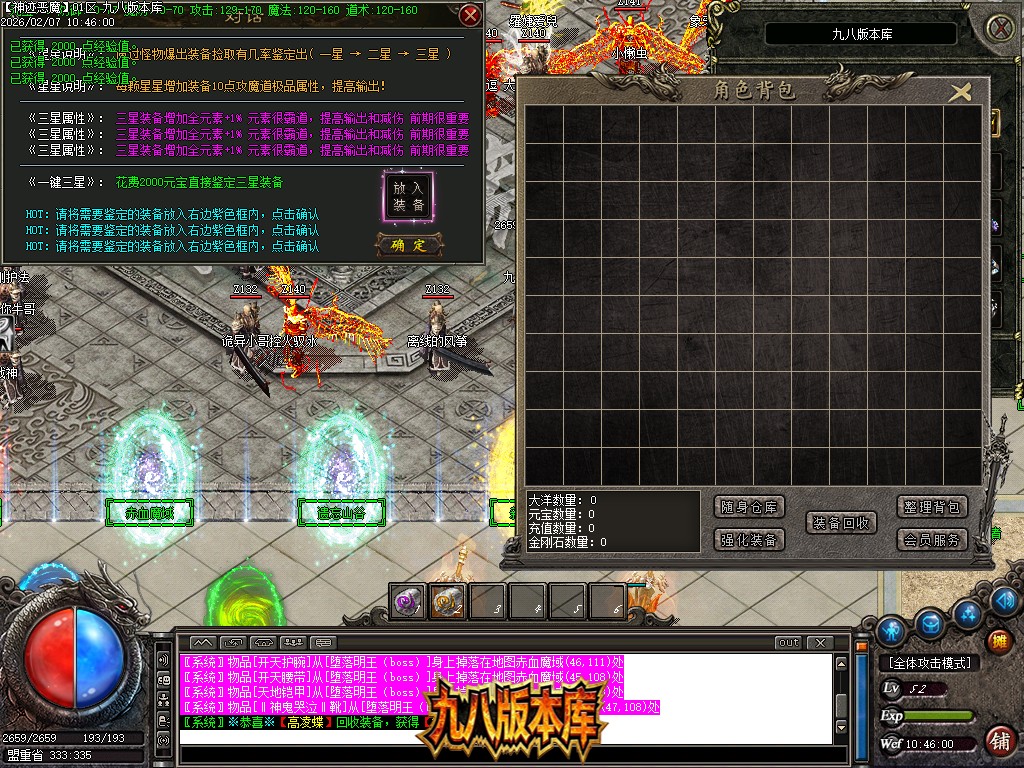Viewport: 1024px width, 768px height.
Task: Use the purple scroll in hotbar slot one
Action: pyautogui.click(x=407, y=601)
